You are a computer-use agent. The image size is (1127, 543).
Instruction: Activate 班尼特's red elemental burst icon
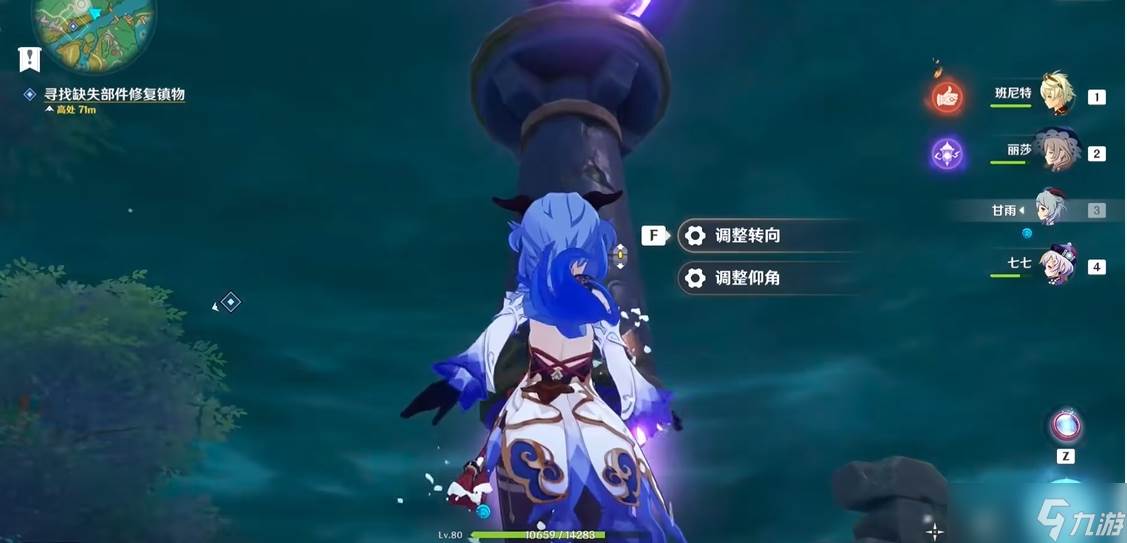(946, 96)
